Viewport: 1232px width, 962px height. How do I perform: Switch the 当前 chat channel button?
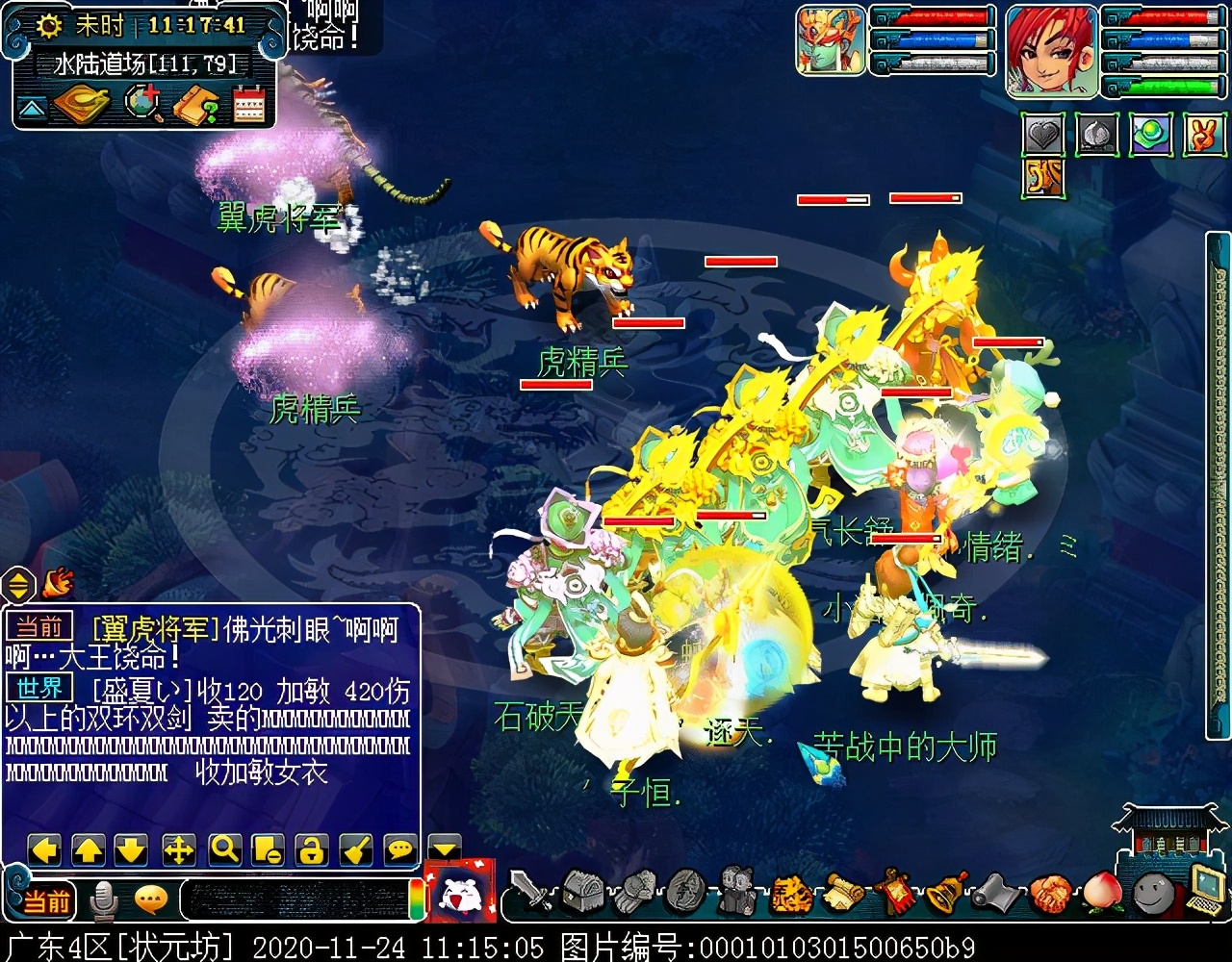46,901
